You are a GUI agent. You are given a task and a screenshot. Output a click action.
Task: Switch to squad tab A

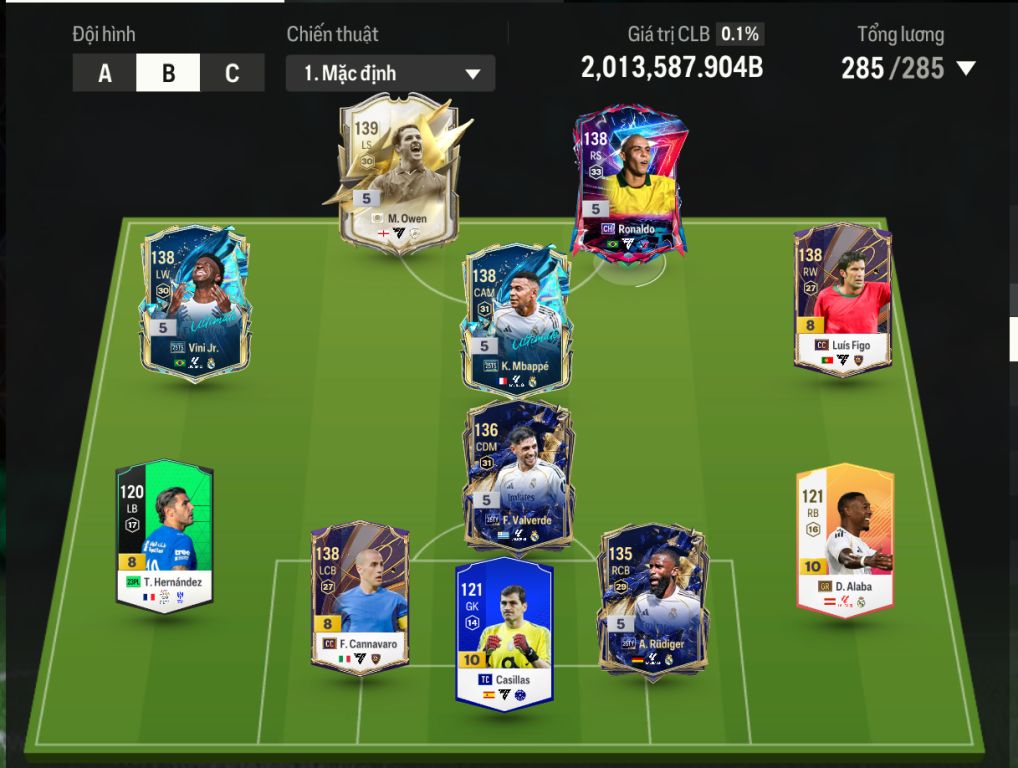click(x=105, y=73)
